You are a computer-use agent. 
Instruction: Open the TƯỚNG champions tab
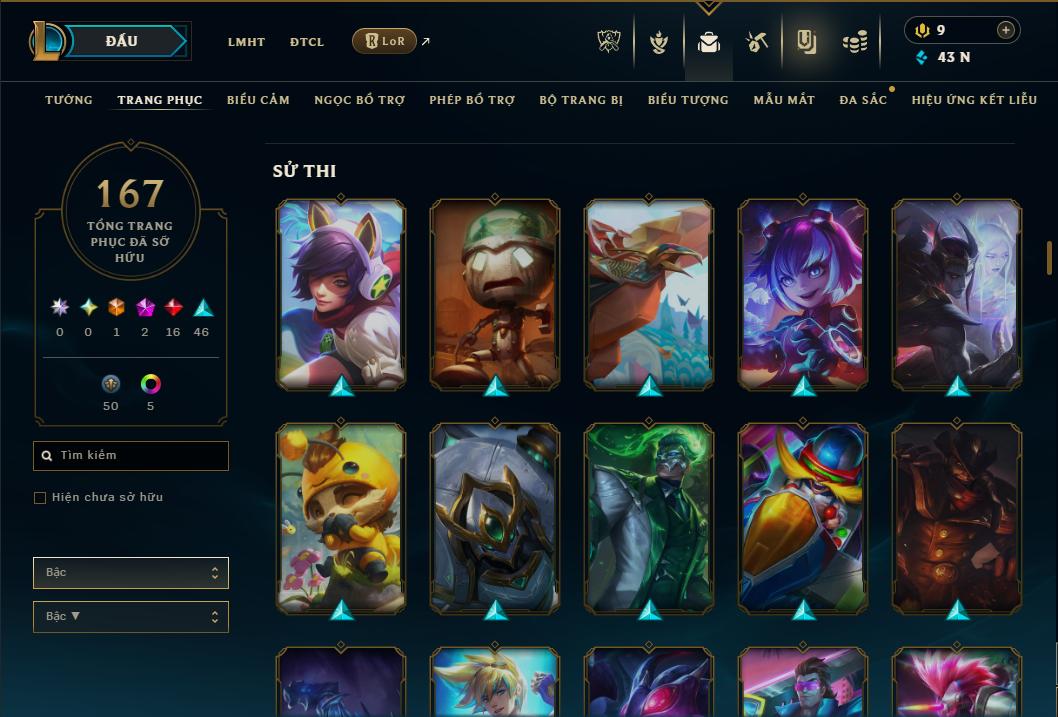pyautogui.click(x=69, y=100)
